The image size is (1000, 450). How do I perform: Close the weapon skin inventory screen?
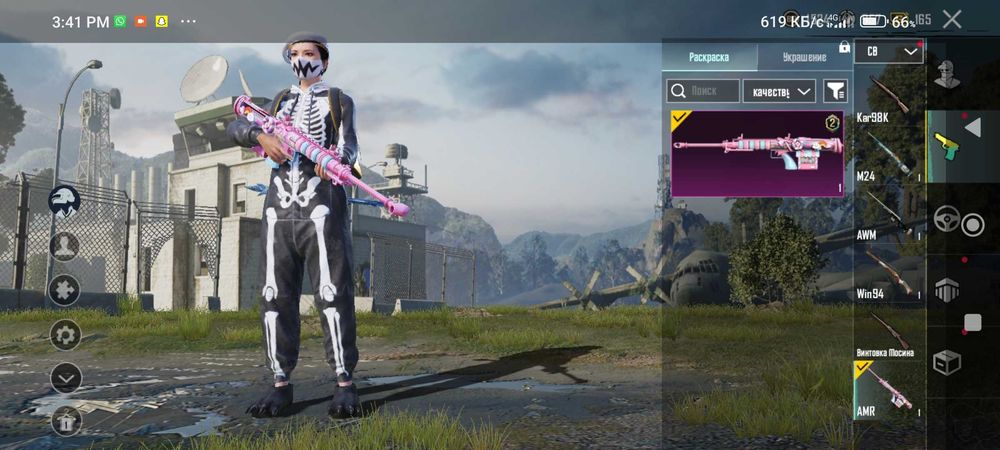click(x=952, y=19)
